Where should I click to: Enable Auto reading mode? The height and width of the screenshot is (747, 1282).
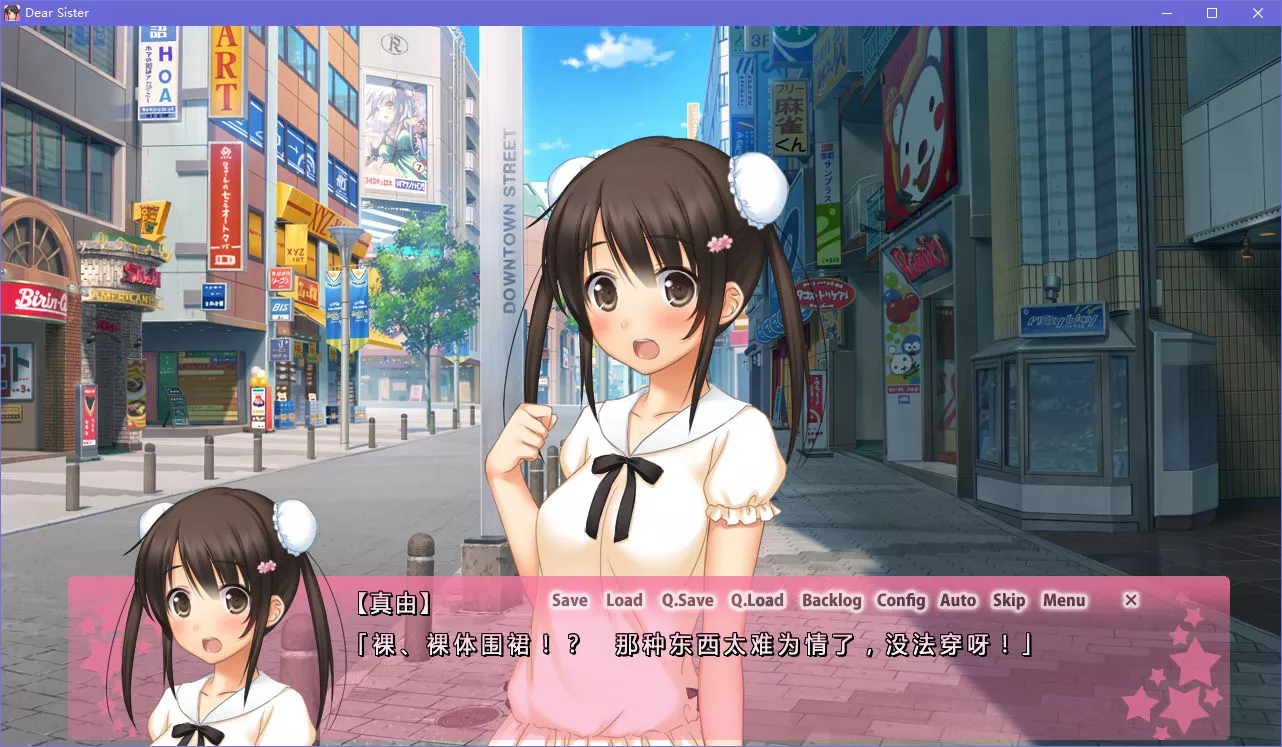pyautogui.click(x=958, y=600)
